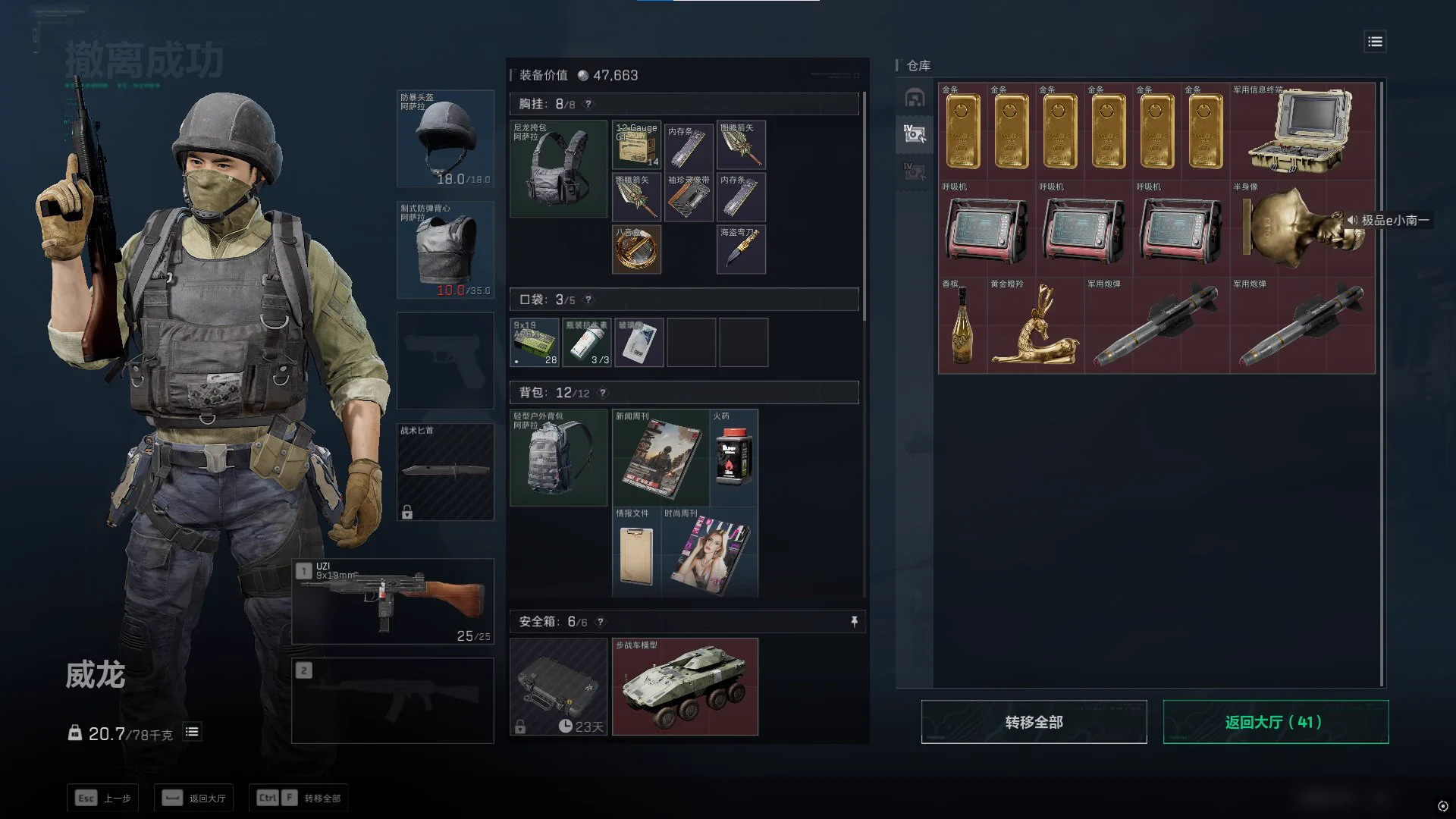Pick the 情报文件 intel document item
Image resolution: width=1456 pixels, height=819 pixels.
[636, 552]
